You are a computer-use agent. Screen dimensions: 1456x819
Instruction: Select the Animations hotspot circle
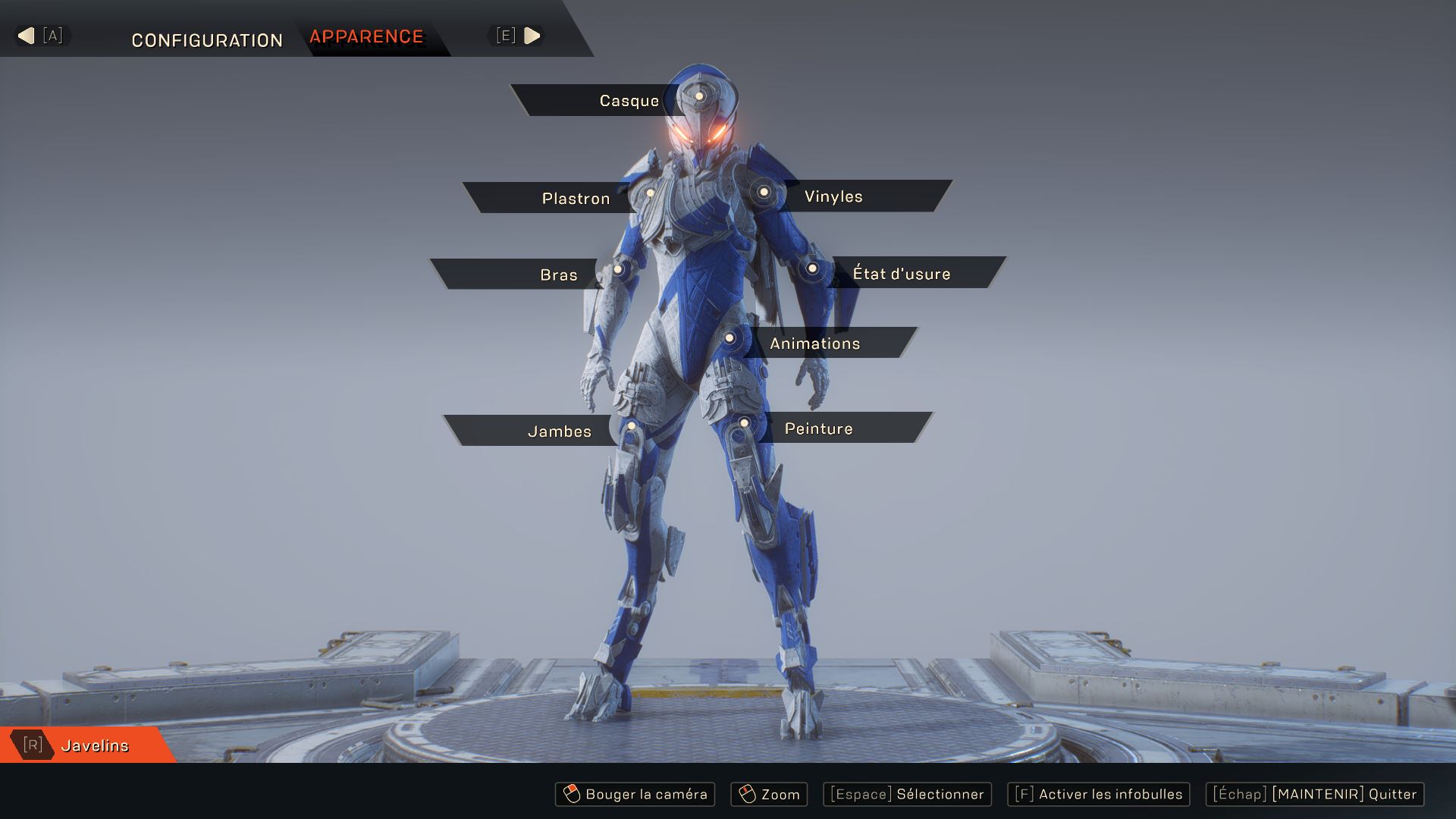[729, 338]
